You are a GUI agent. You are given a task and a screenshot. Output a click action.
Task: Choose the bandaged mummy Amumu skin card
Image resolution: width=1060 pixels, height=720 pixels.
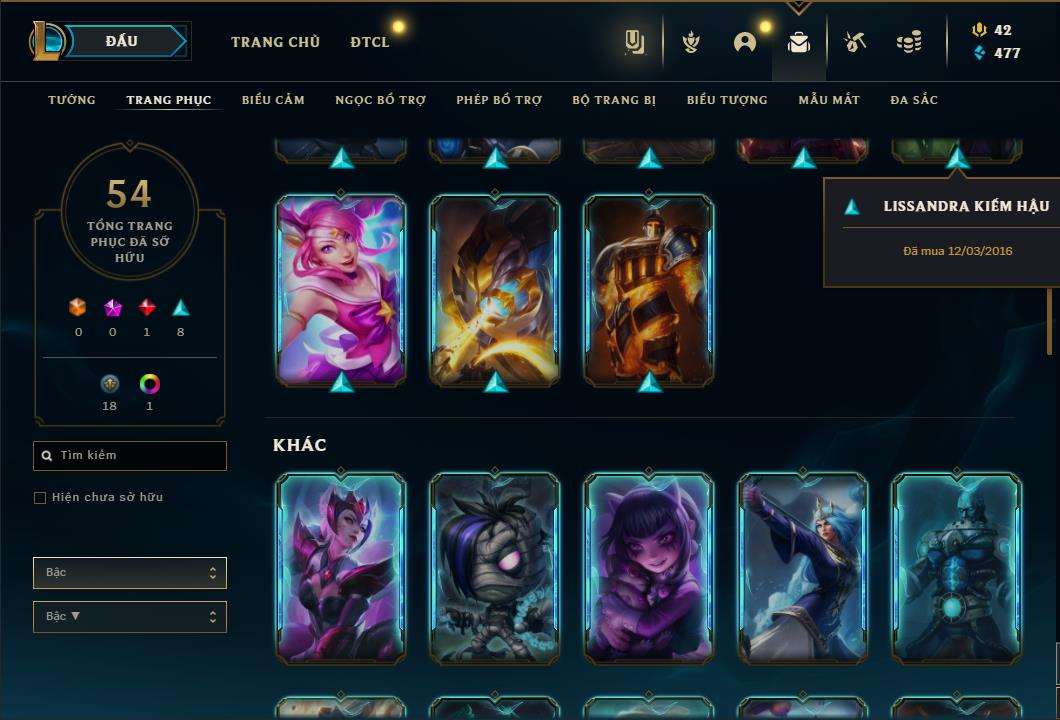495,568
